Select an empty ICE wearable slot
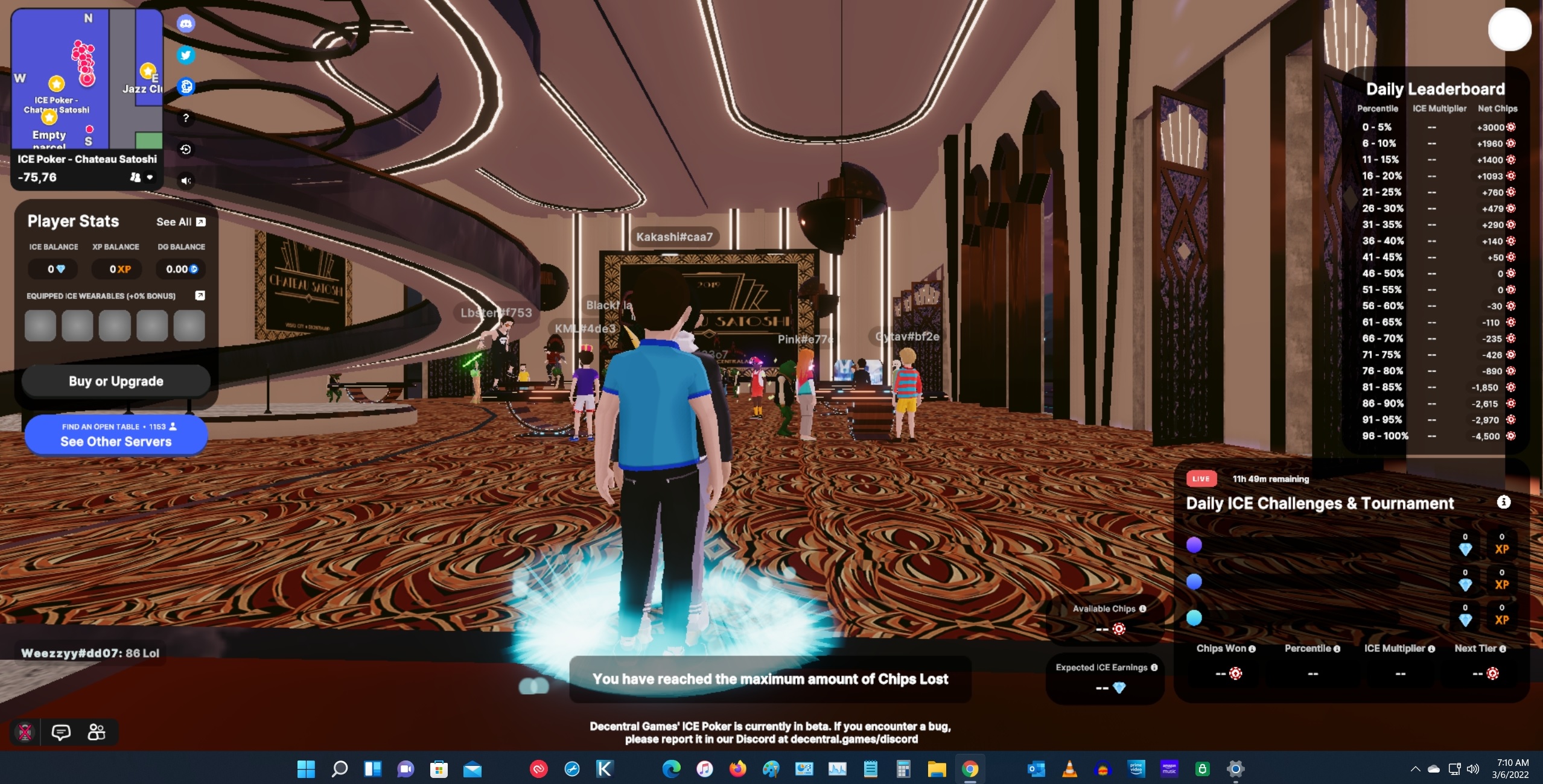1543x784 pixels. 40,325
